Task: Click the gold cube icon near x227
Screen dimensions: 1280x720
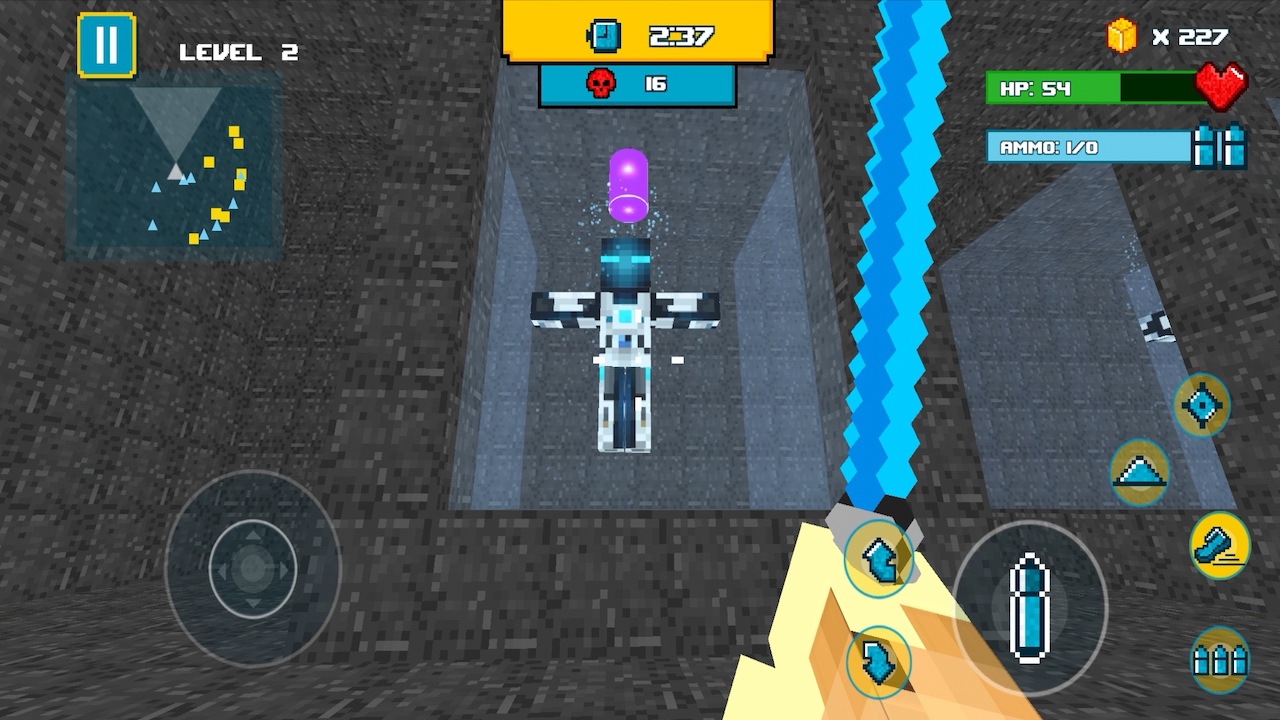Action: click(1122, 35)
